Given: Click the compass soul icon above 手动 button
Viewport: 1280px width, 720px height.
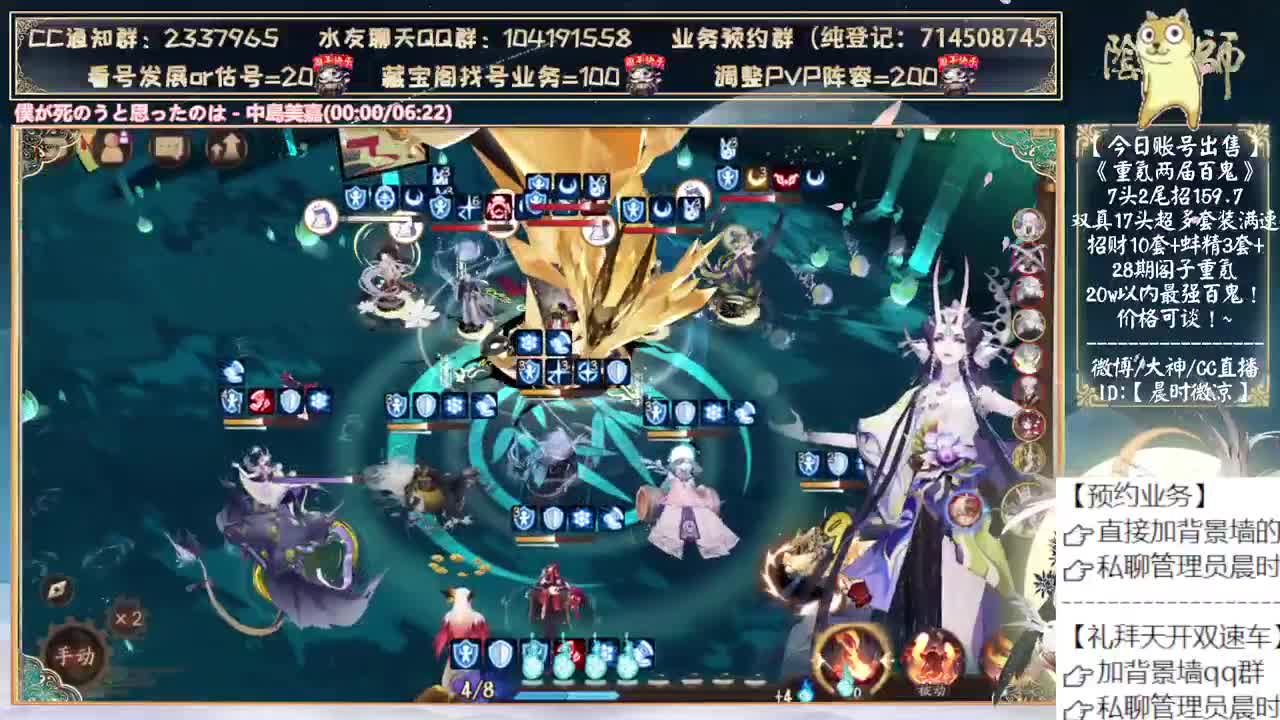Looking at the screenshot, I should (58, 589).
